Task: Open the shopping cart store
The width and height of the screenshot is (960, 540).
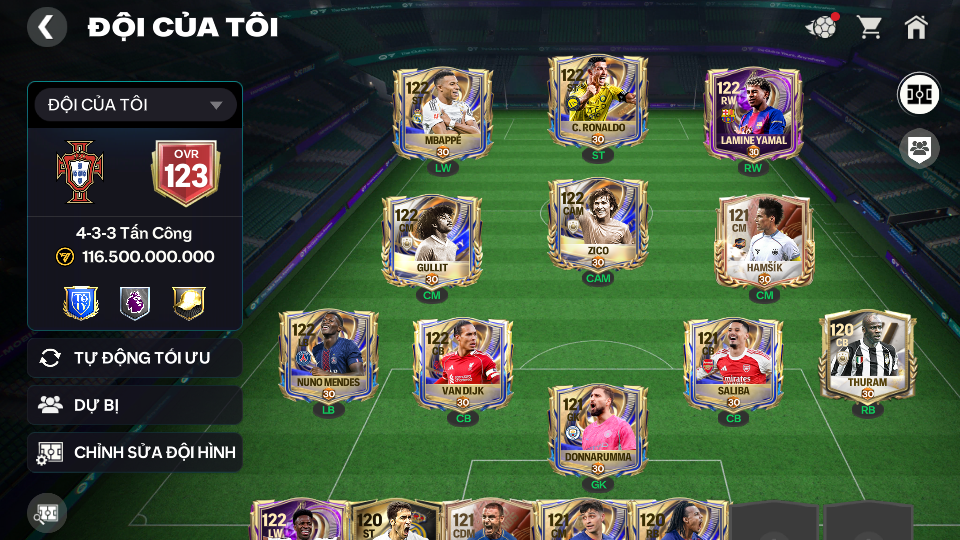Action: (869, 27)
